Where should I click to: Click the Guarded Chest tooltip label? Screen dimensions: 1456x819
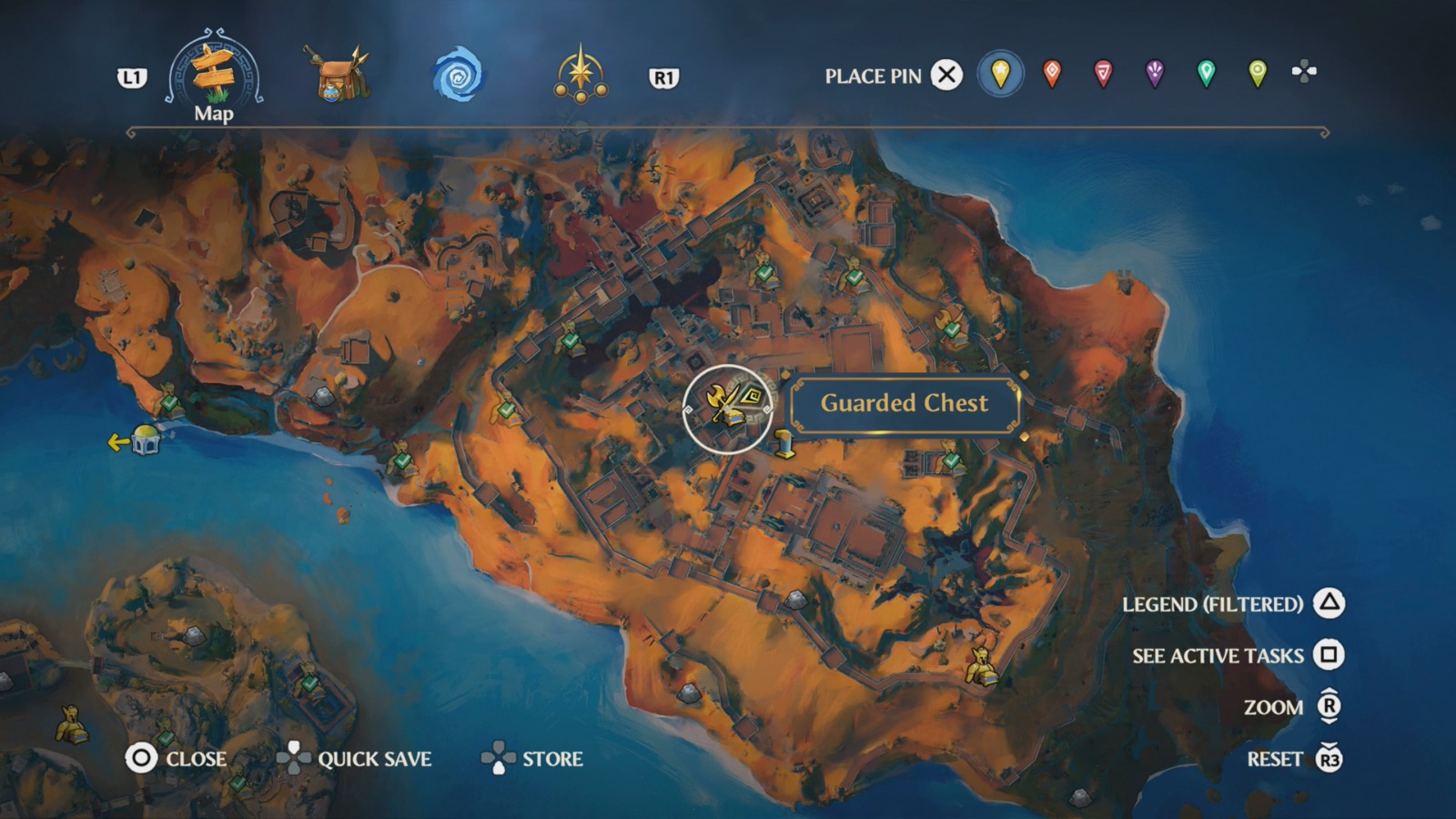click(x=905, y=405)
